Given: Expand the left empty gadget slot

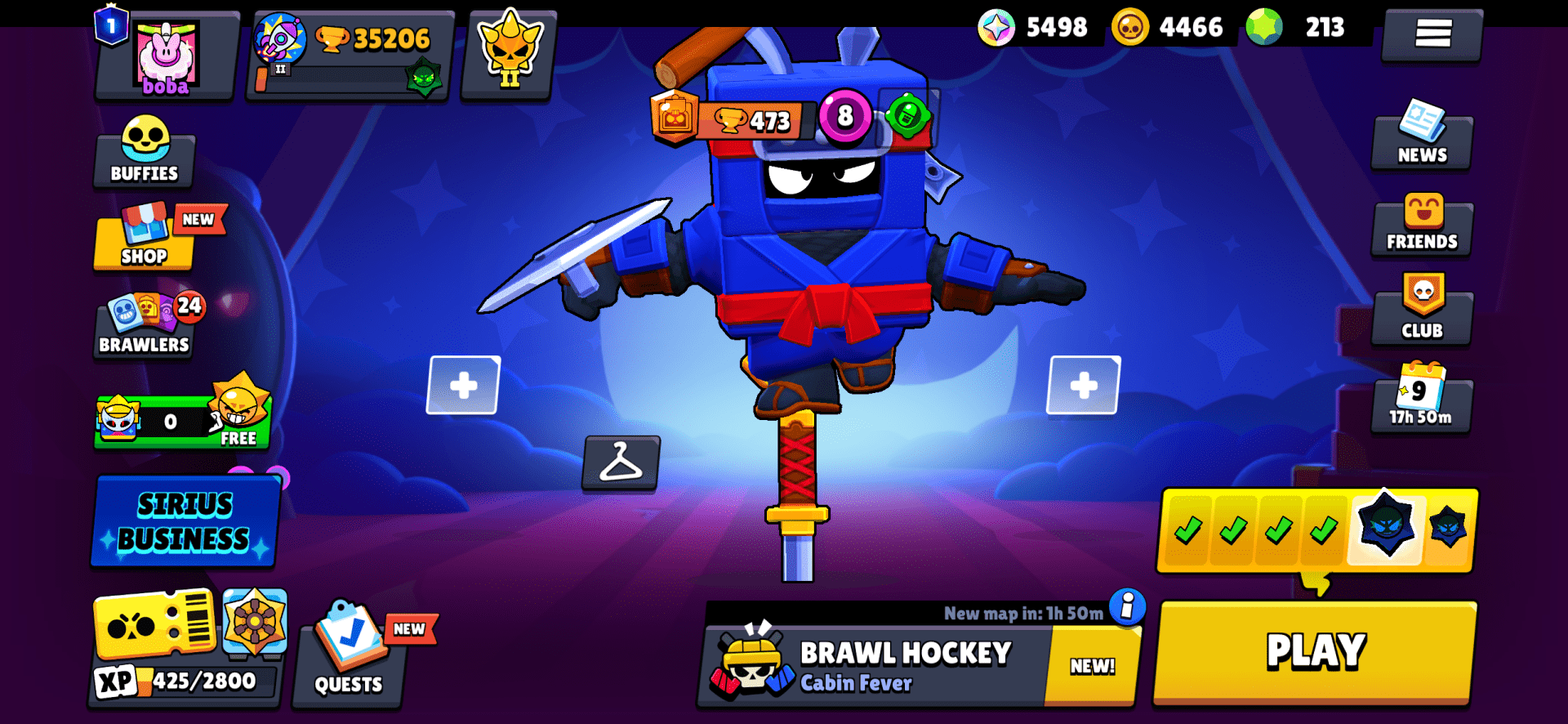Looking at the screenshot, I should point(463,384).
